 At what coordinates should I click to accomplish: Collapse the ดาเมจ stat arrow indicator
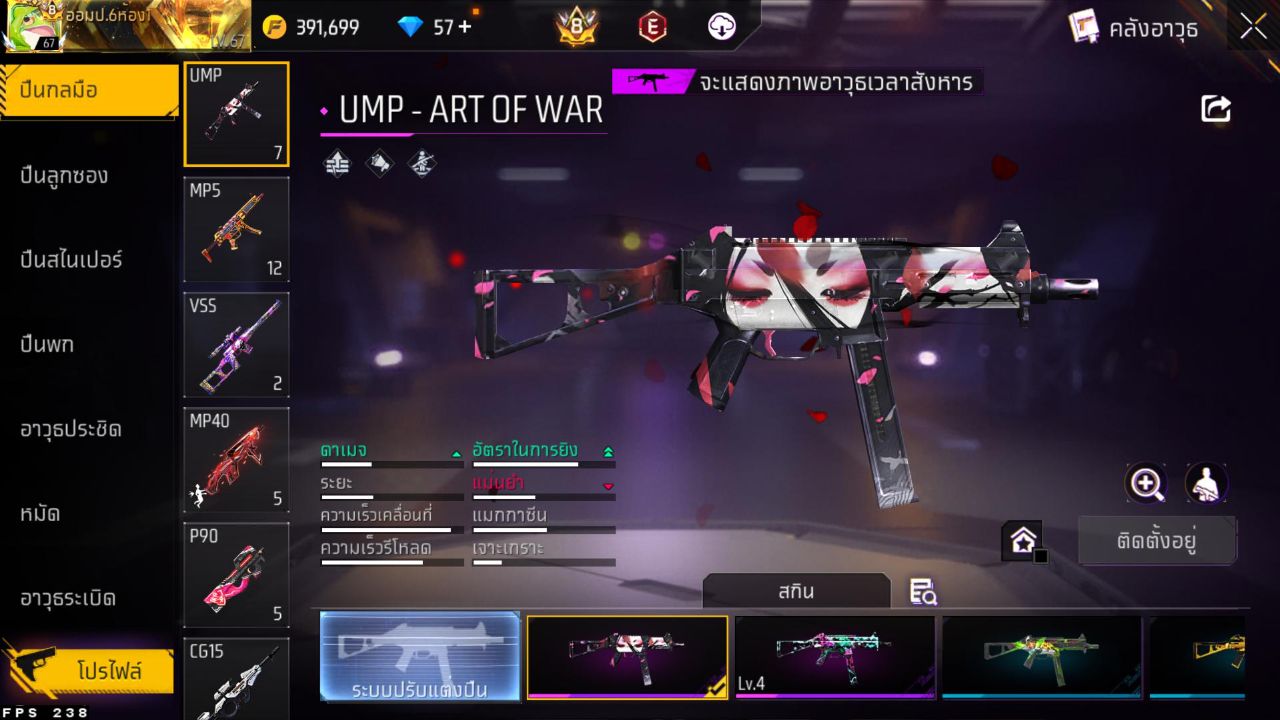455,451
